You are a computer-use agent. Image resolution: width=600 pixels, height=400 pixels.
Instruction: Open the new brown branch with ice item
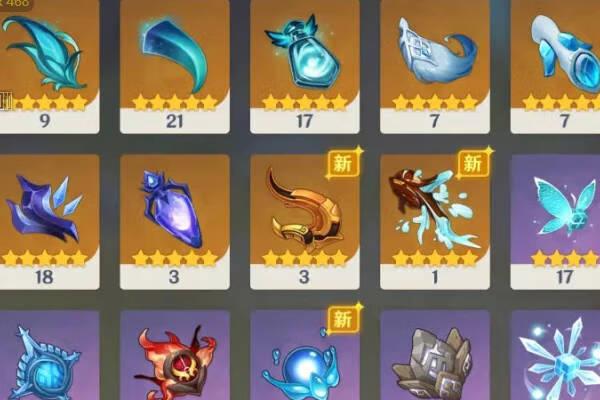click(434, 210)
